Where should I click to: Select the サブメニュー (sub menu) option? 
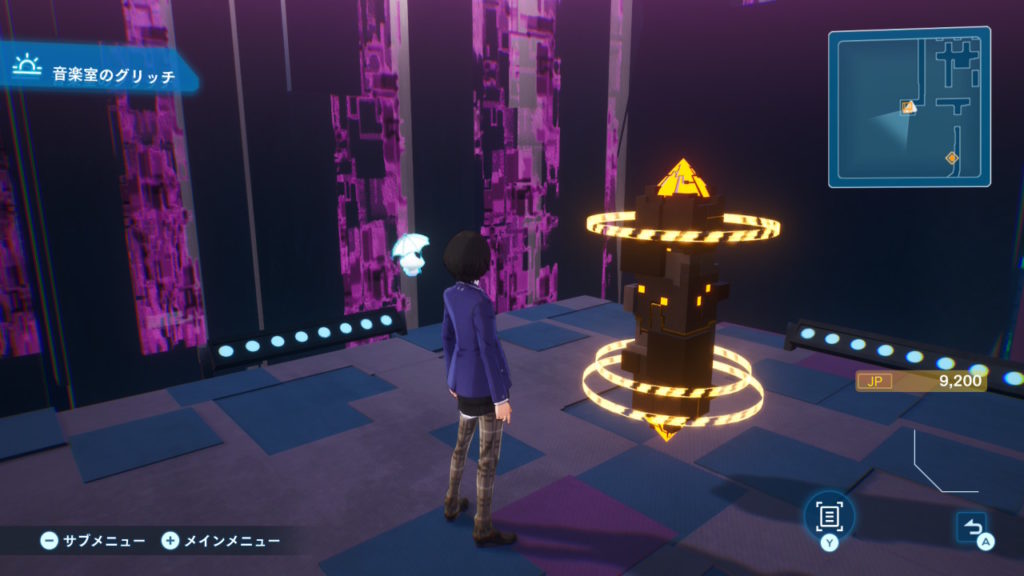point(93,541)
